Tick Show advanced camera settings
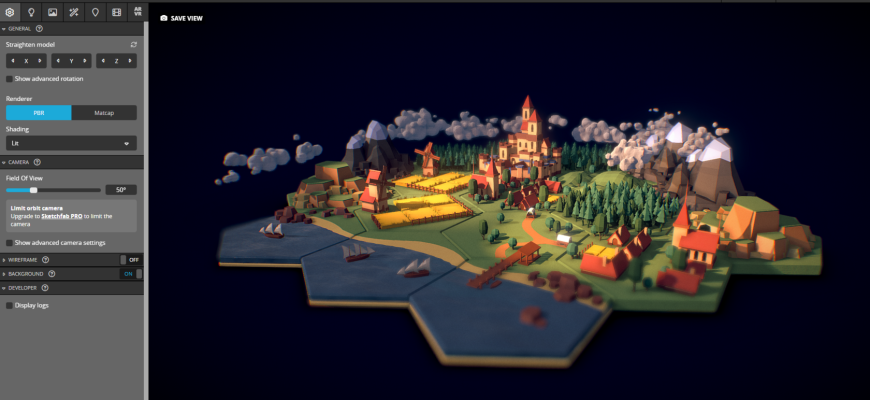This screenshot has height=400, width=870. [x=10, y=243]
